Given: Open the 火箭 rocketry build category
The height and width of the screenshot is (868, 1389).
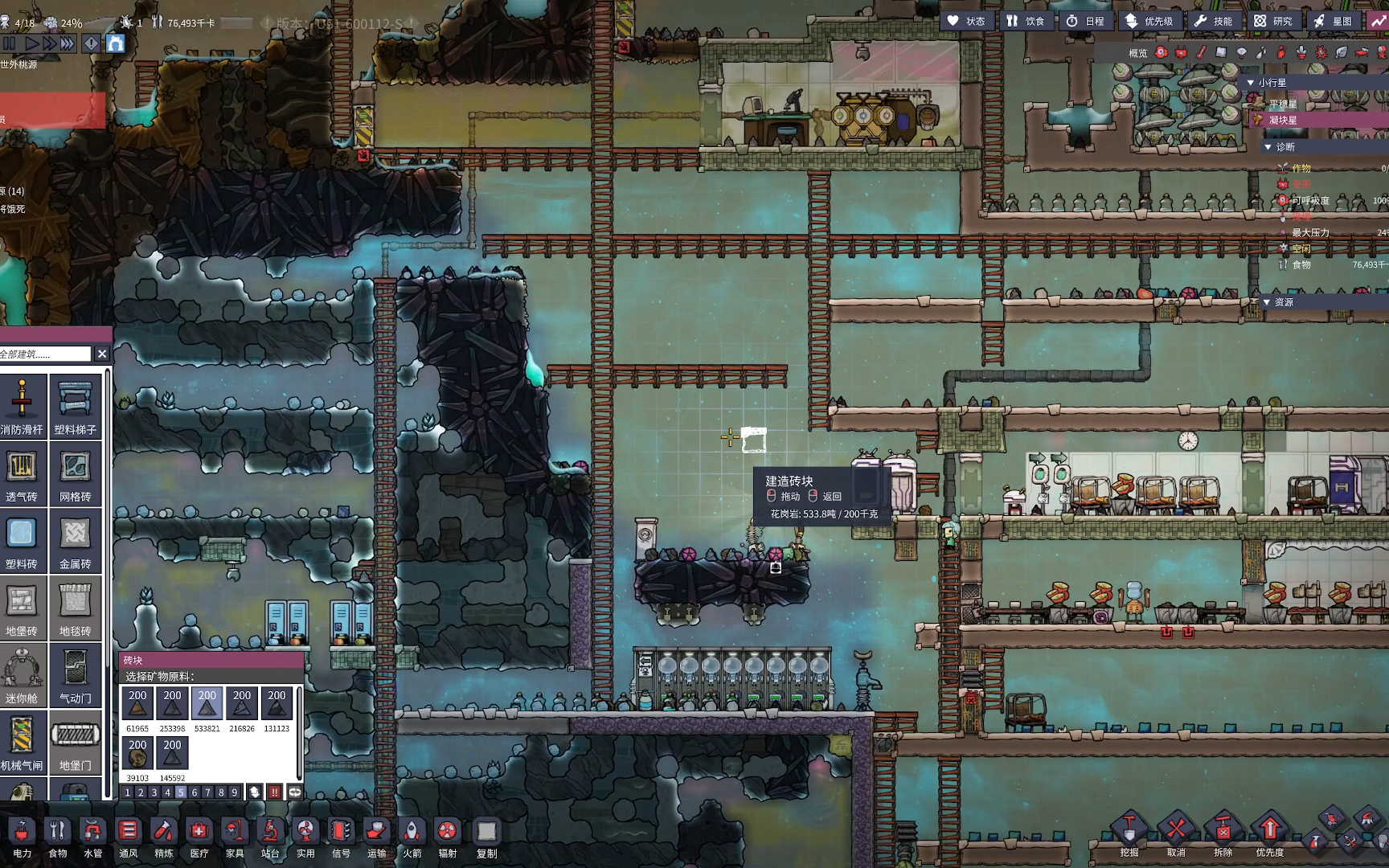Looking at the screenshot, I should 412,837.
